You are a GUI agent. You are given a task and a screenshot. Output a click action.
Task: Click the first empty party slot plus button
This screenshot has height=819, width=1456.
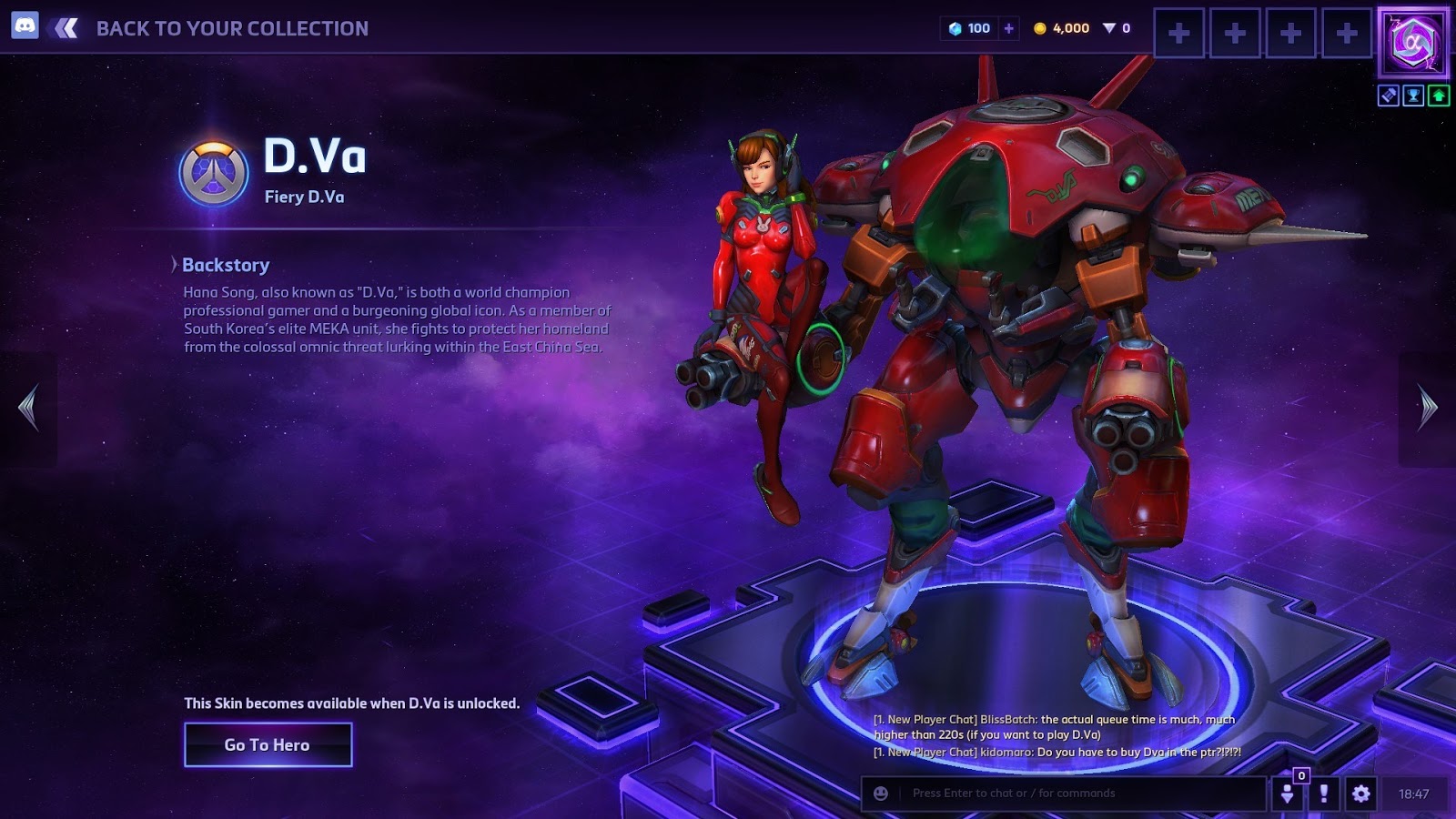(1180, 34)
